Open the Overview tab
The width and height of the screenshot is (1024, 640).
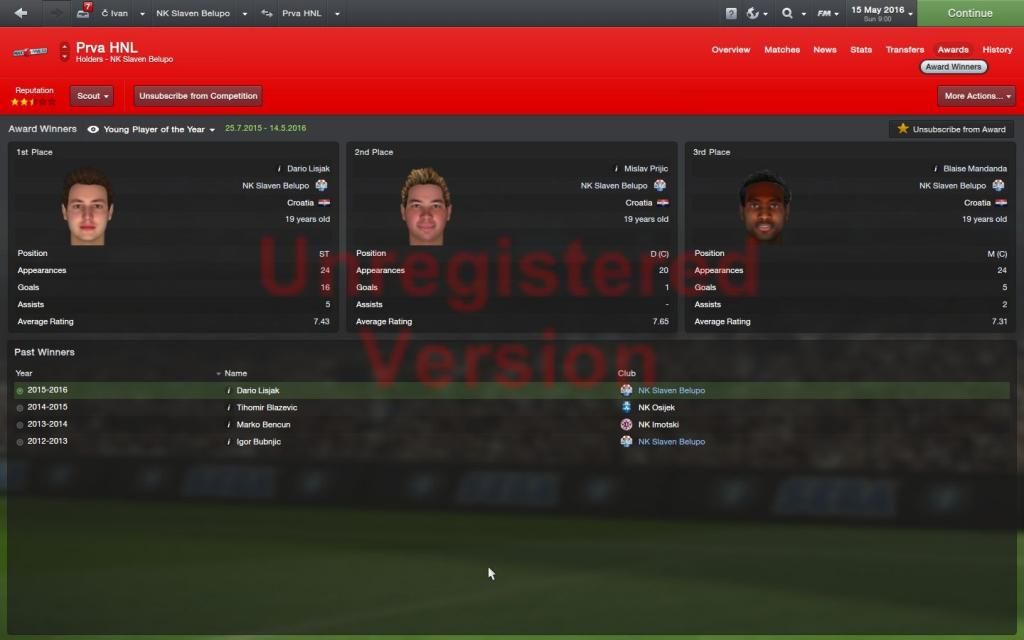point(731,49)
